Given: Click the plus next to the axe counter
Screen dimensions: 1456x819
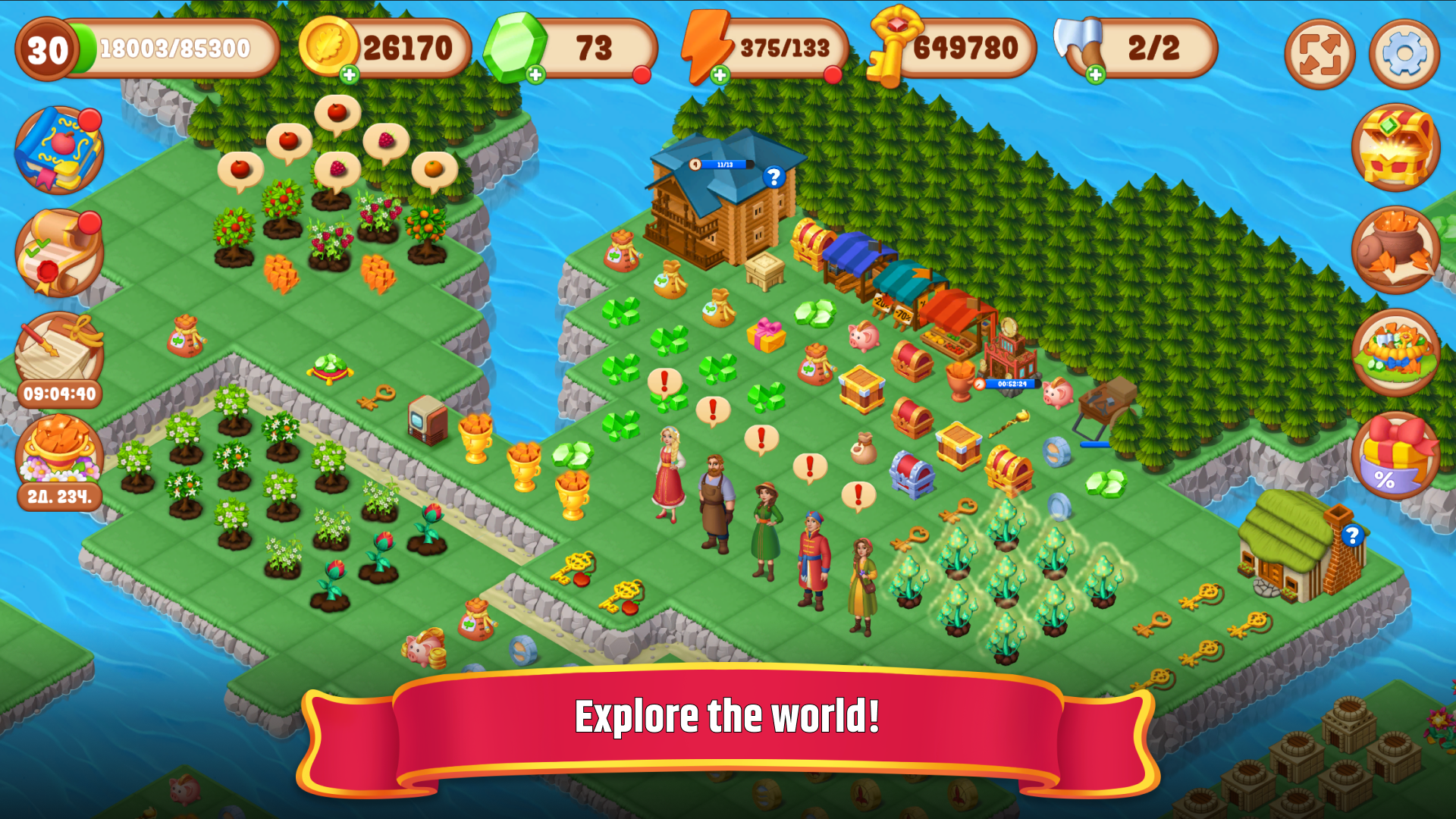Looking at the screenshot, I should pyautogui.click(x=1094, y=73).
